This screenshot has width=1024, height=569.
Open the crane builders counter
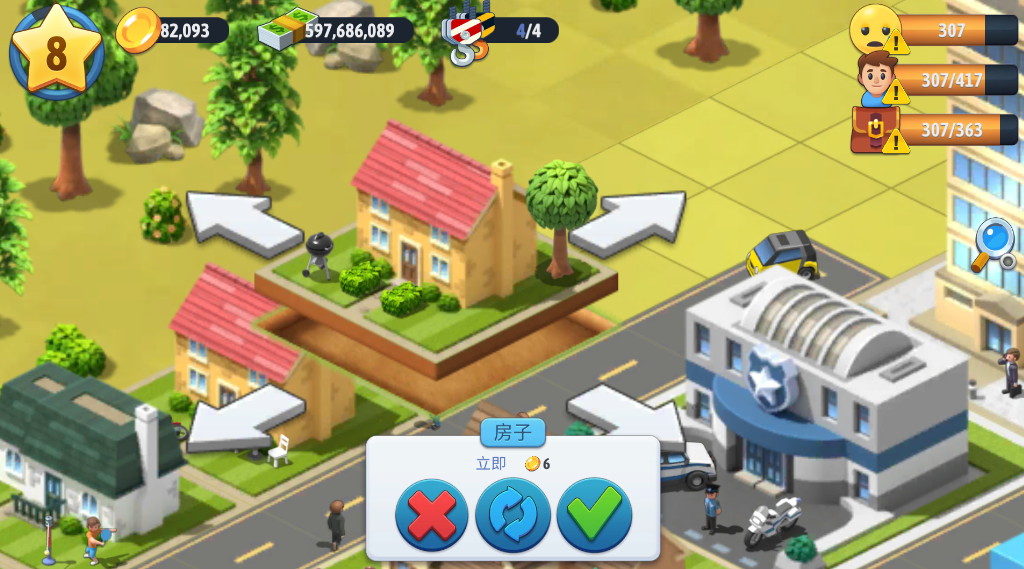468,32
